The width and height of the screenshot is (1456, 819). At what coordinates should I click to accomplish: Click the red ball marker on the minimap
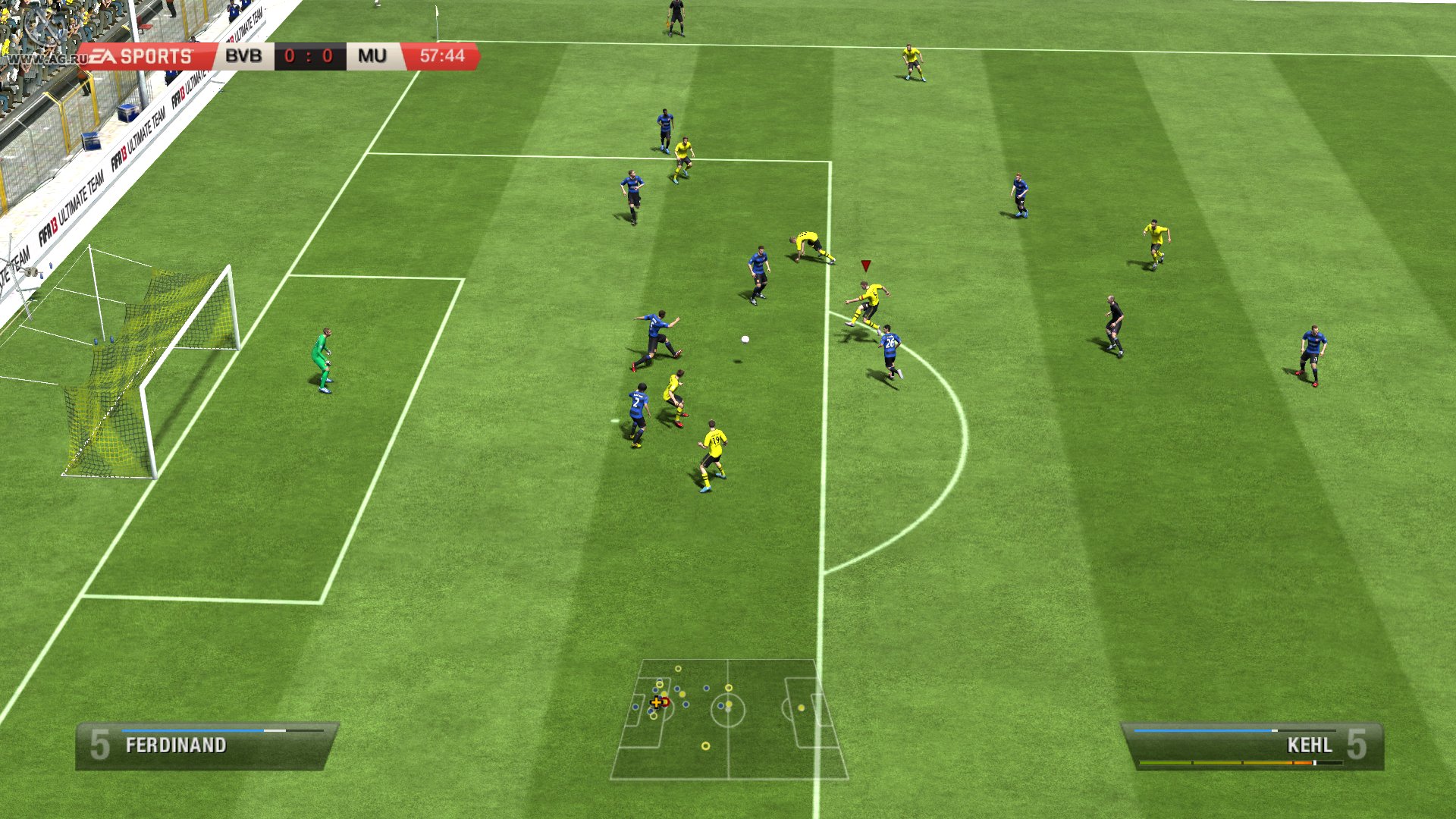click(x=666, y=702)
